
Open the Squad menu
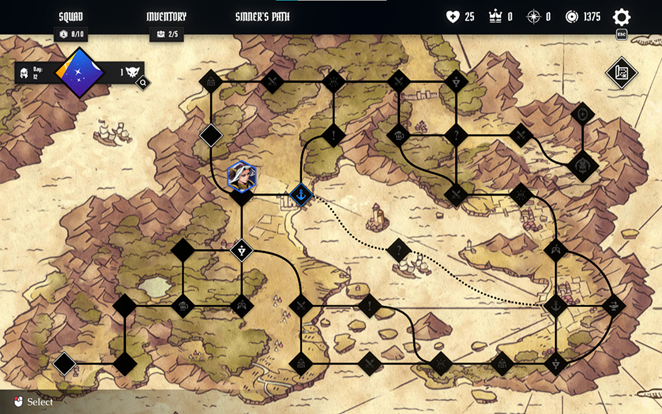[70, 17]
